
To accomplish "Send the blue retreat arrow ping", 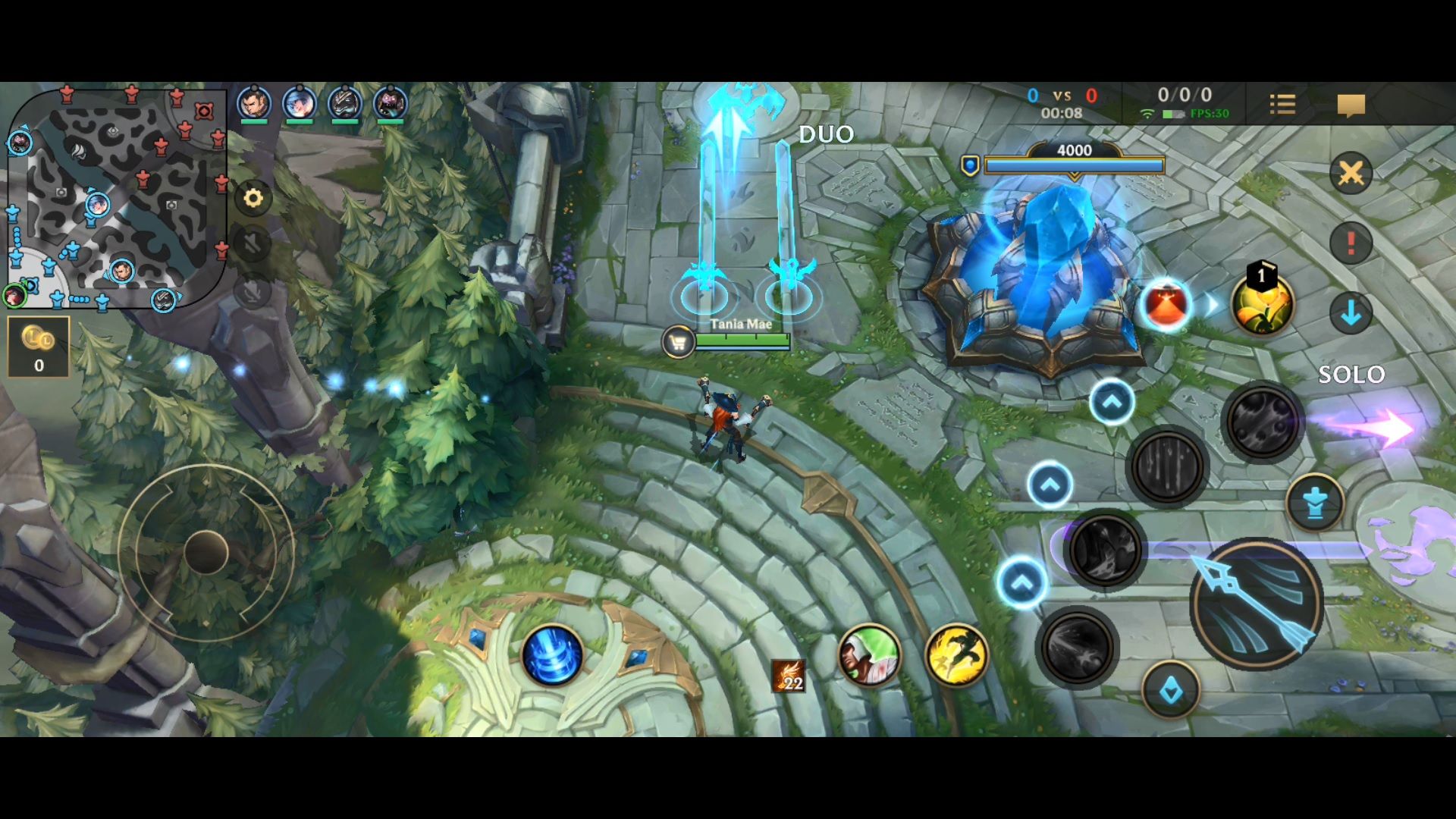I will click(1350, 312).
